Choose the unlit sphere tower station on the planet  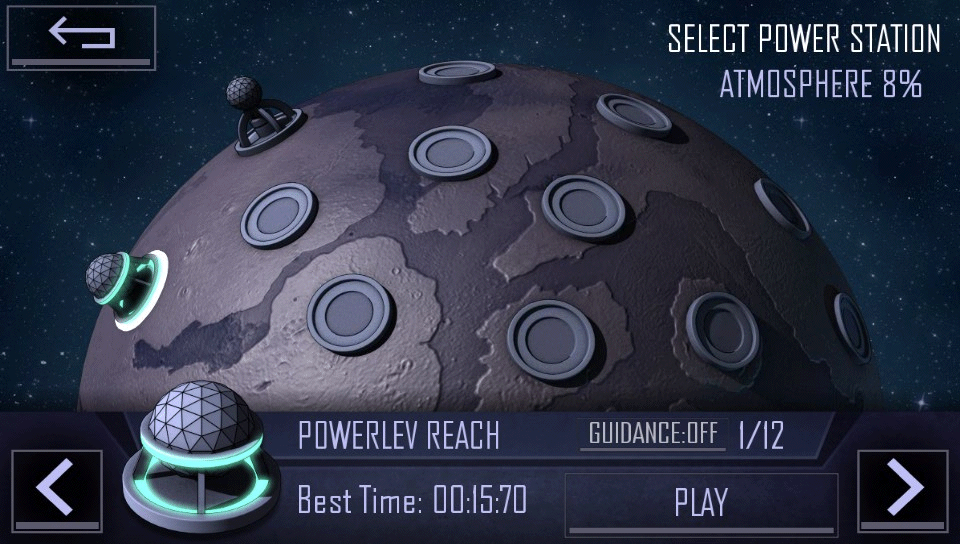click(262, 118)
